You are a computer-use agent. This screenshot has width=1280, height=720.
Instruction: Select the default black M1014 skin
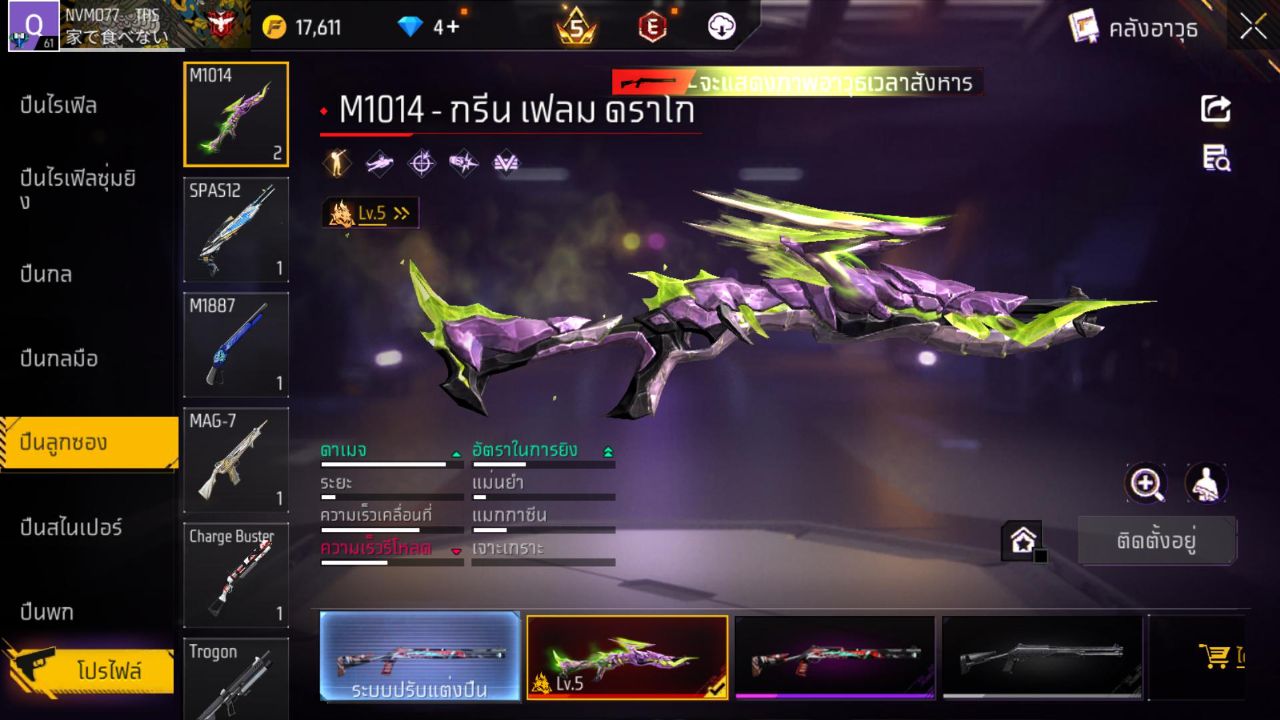pos(1042,656)
